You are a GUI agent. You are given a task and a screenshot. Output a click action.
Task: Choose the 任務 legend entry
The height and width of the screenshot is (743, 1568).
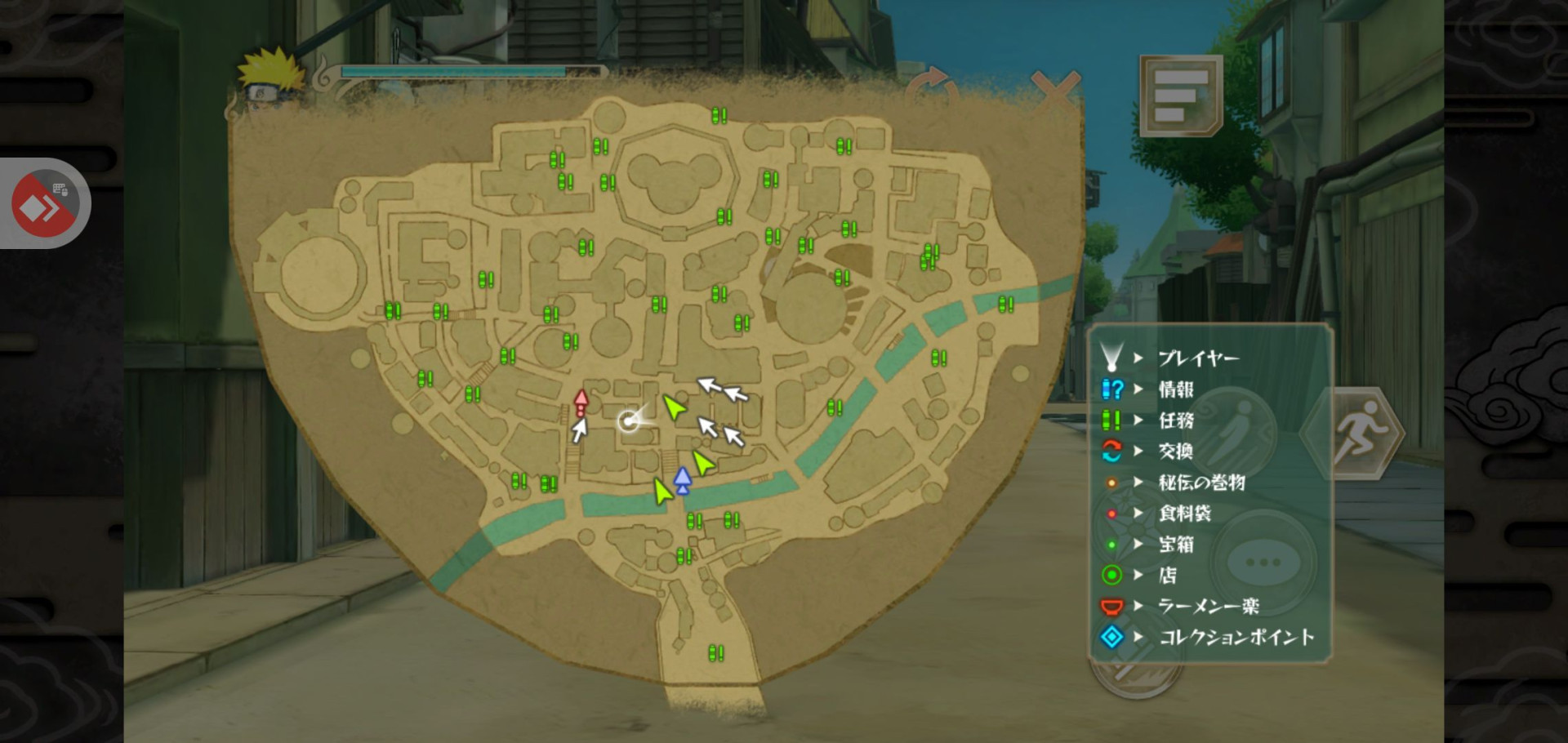pyautogui.click(x=1176, y=420)
